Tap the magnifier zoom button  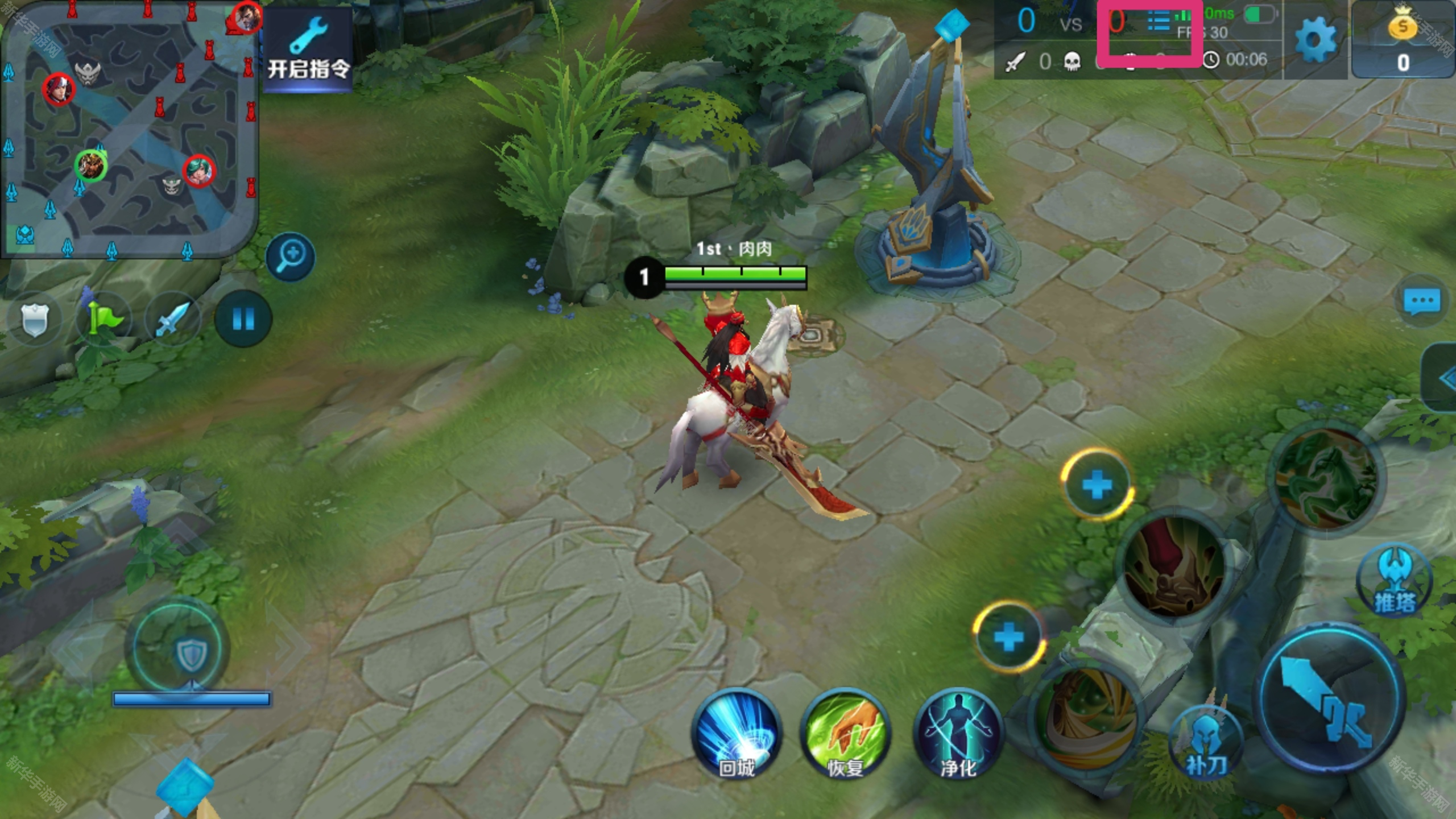[x=291, y=257]
